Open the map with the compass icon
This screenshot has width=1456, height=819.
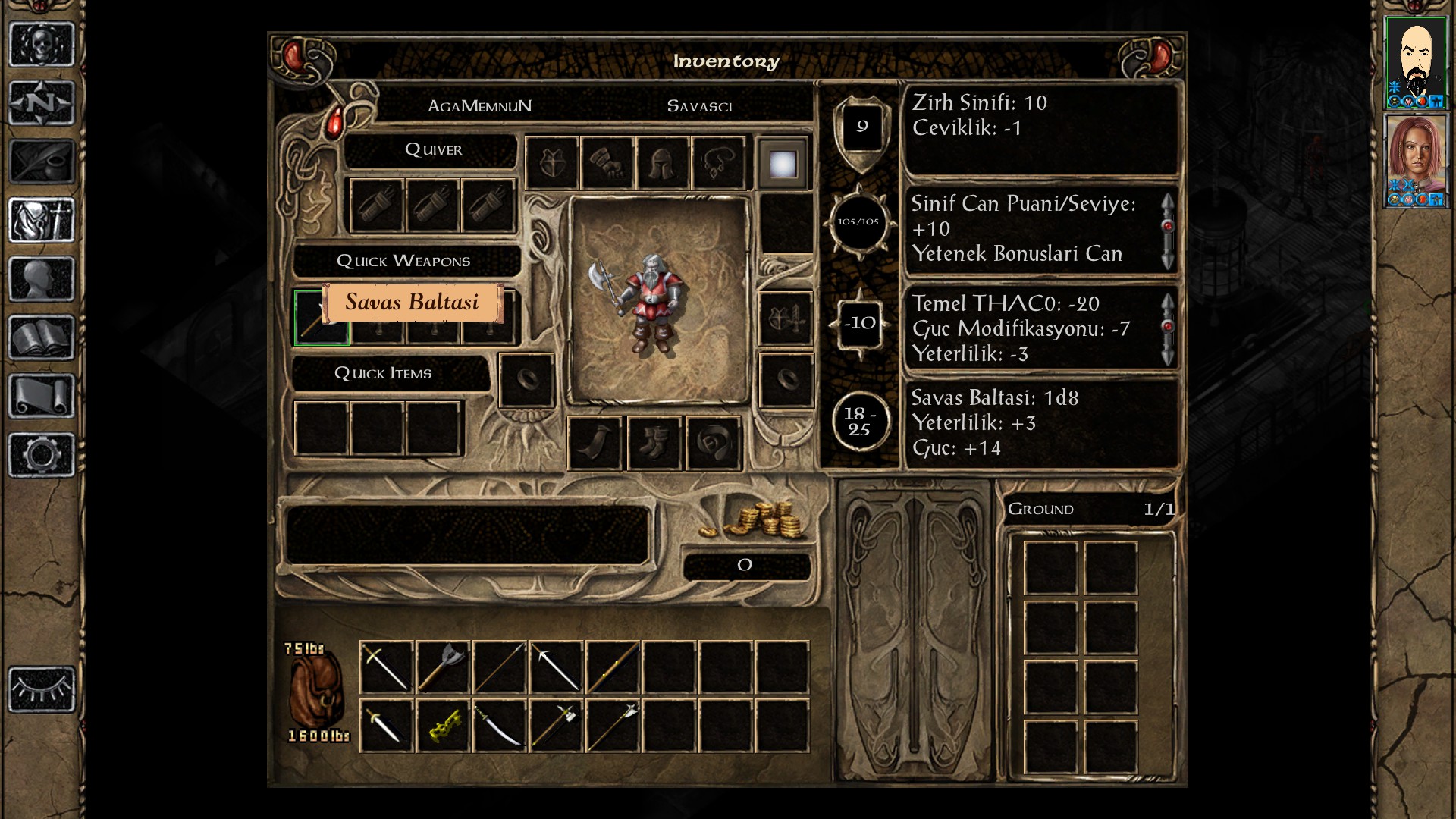tap(42, 102)
